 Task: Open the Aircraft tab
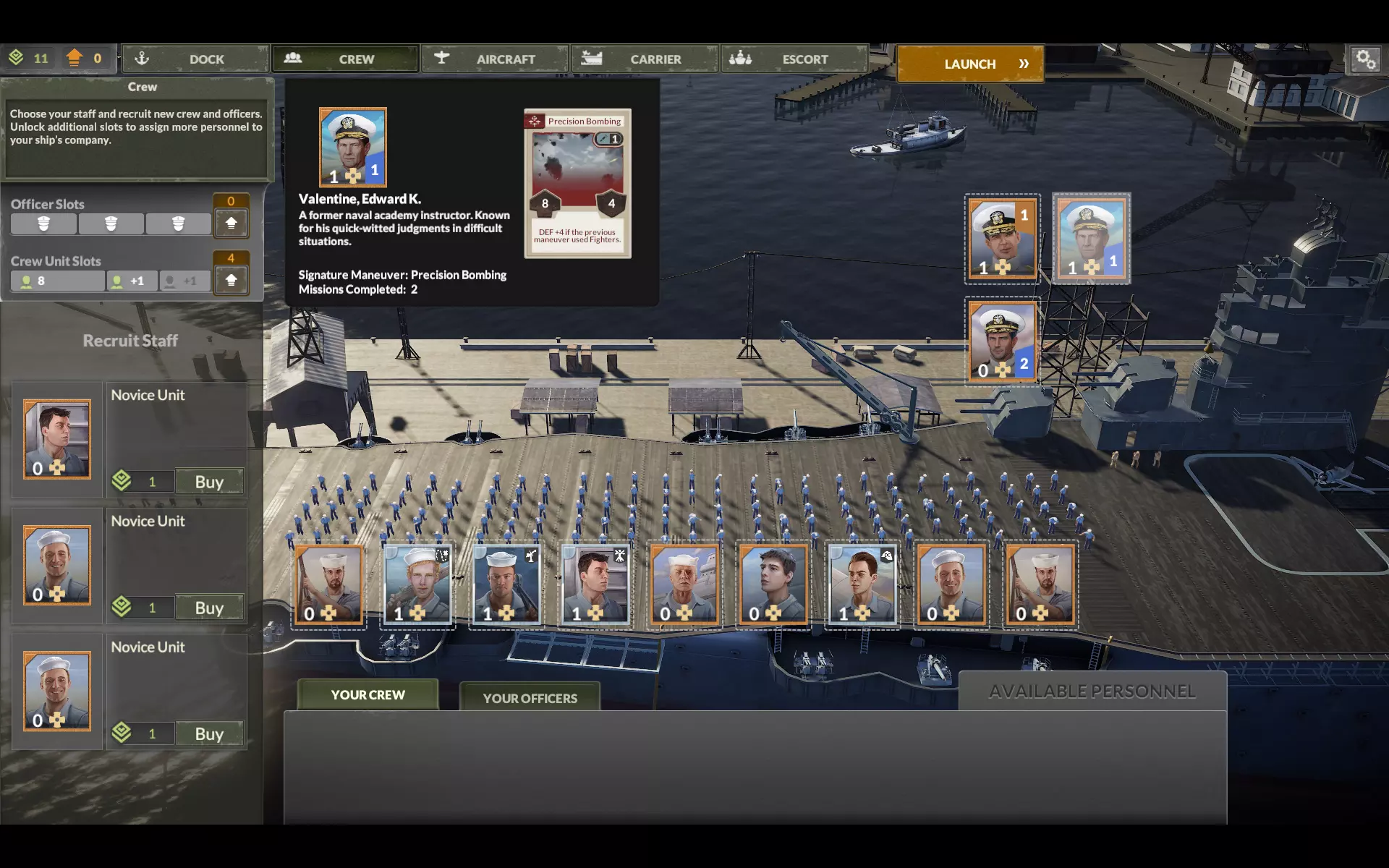tap(495, 59)
